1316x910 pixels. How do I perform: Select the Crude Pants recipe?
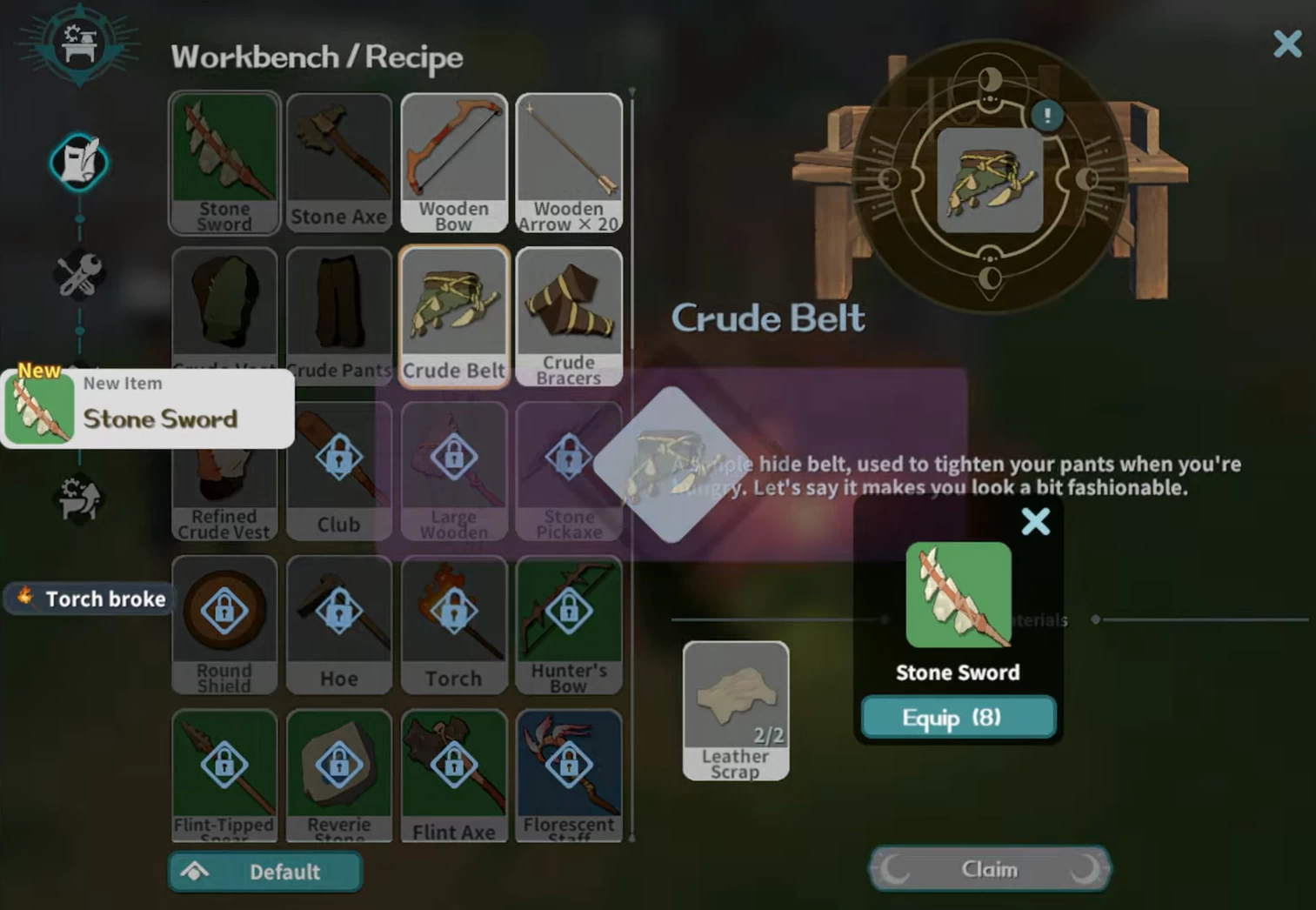point(339,316)
